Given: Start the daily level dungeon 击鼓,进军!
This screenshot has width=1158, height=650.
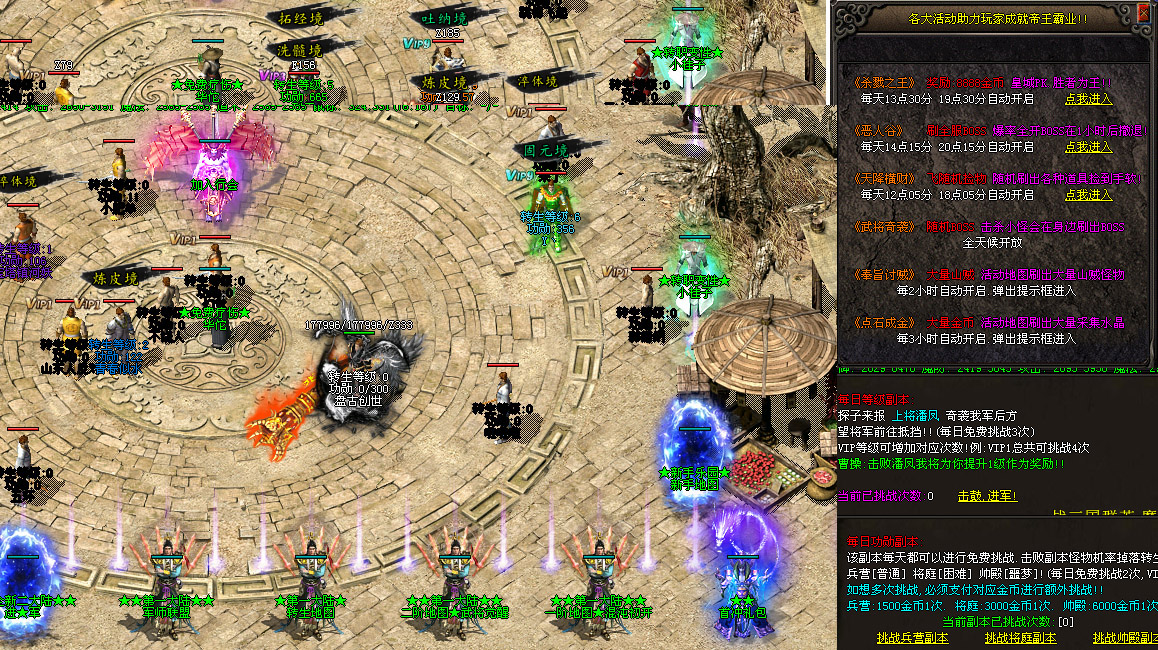Looking at the screenshot, I should 987,496.
